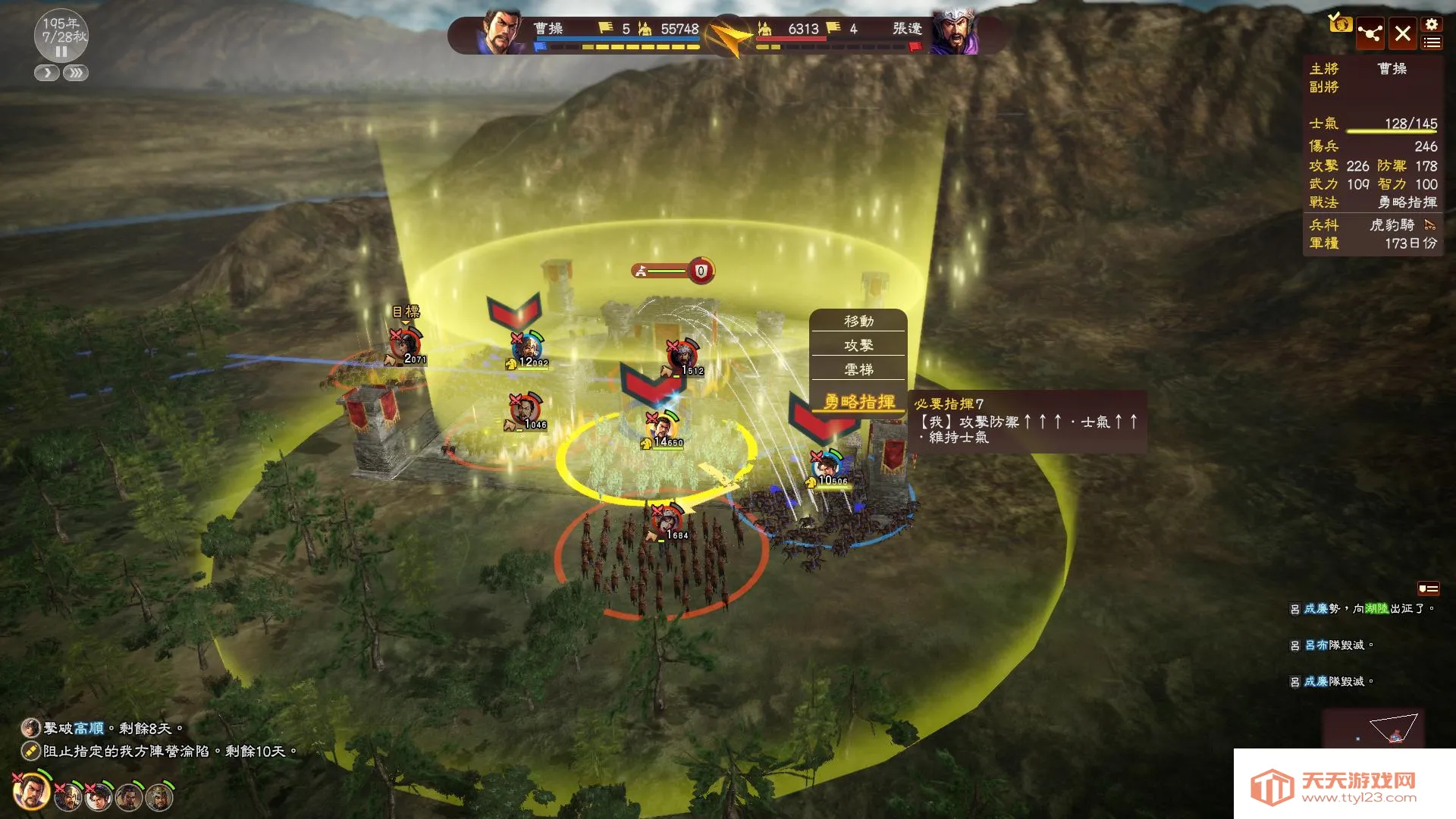Toggle the yellow checkmark portrait icon
The height and width of the screenshot is (819, 1456).
[x=1339, y=24]
